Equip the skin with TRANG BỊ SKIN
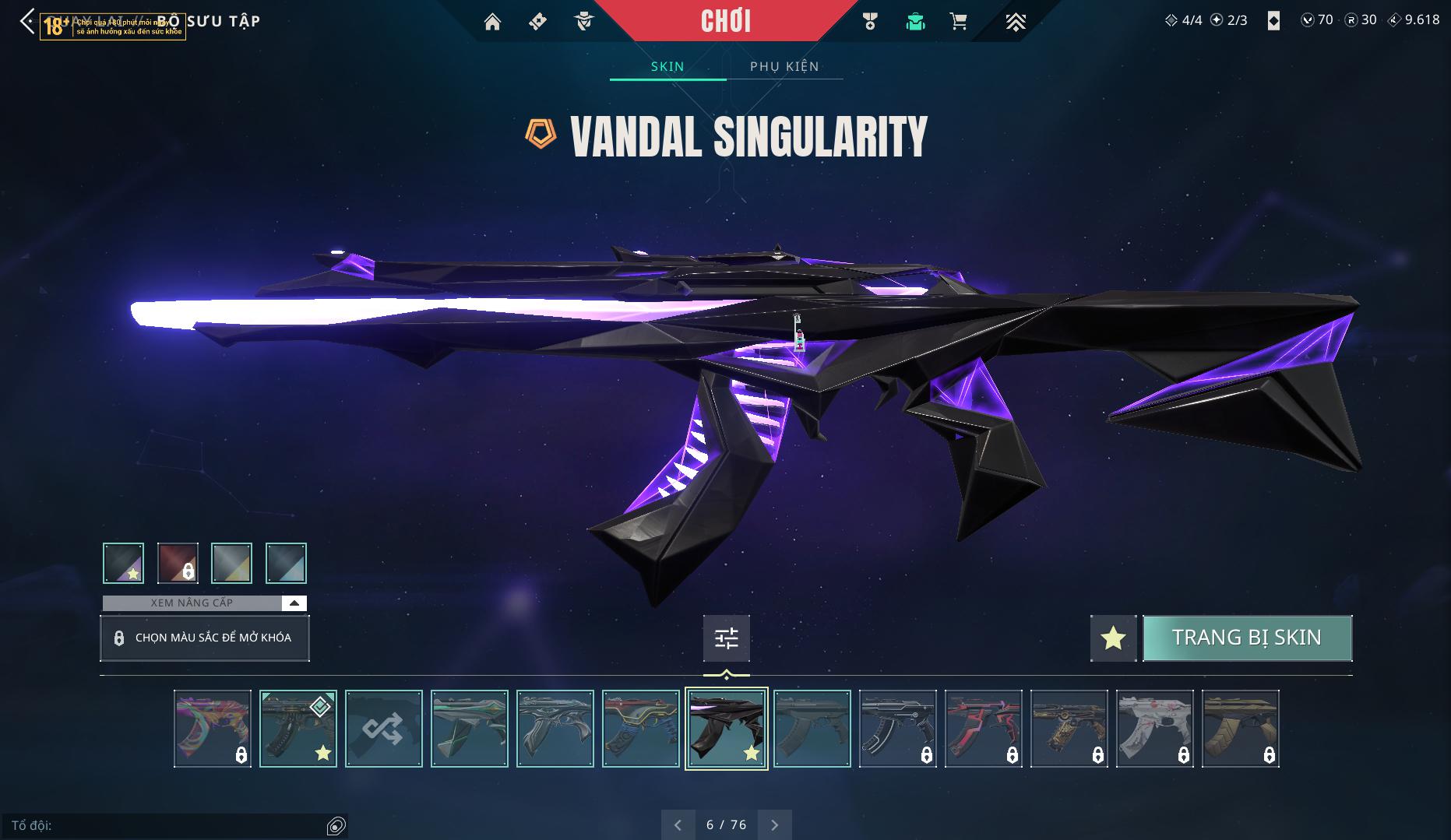1451x840 pixels. [x=1247, y=638]
